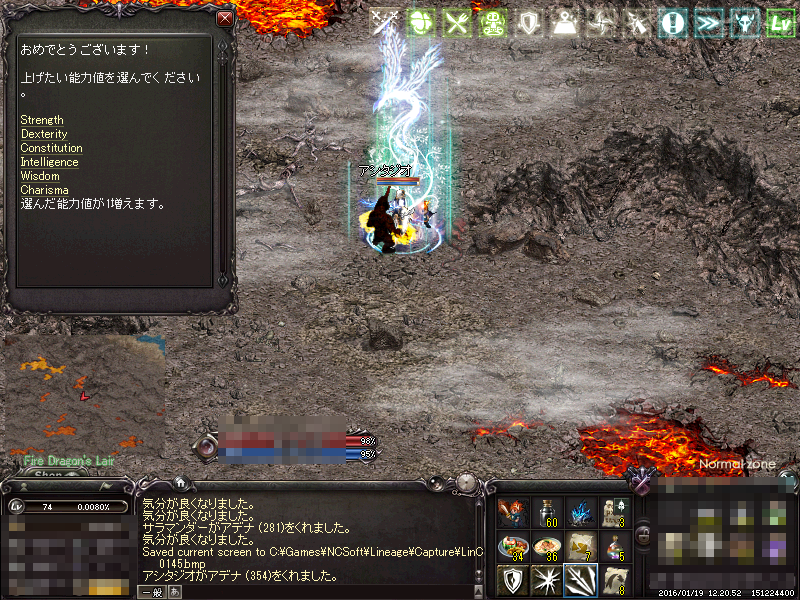The image size is (800, 600).
Task: Activate the shield skill in the hotbar
Action: pos(513,580)
